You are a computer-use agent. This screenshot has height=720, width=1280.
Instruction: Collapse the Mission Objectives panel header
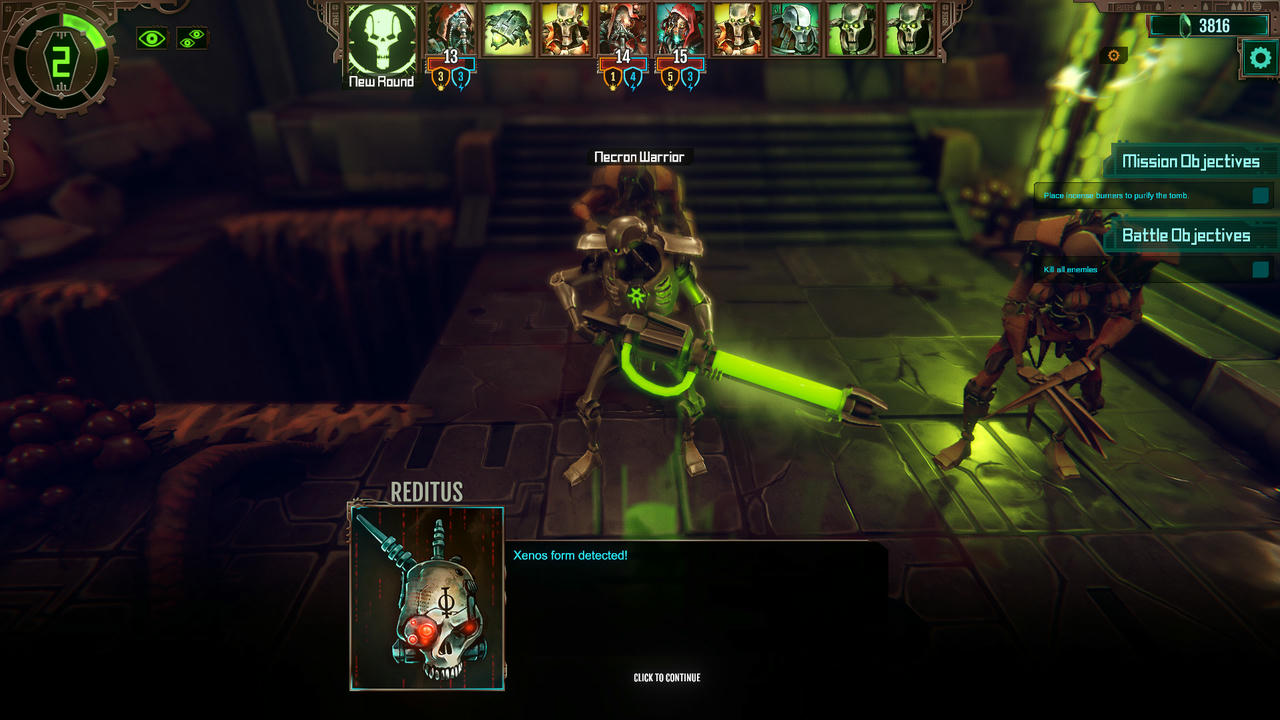point(1190,160)
